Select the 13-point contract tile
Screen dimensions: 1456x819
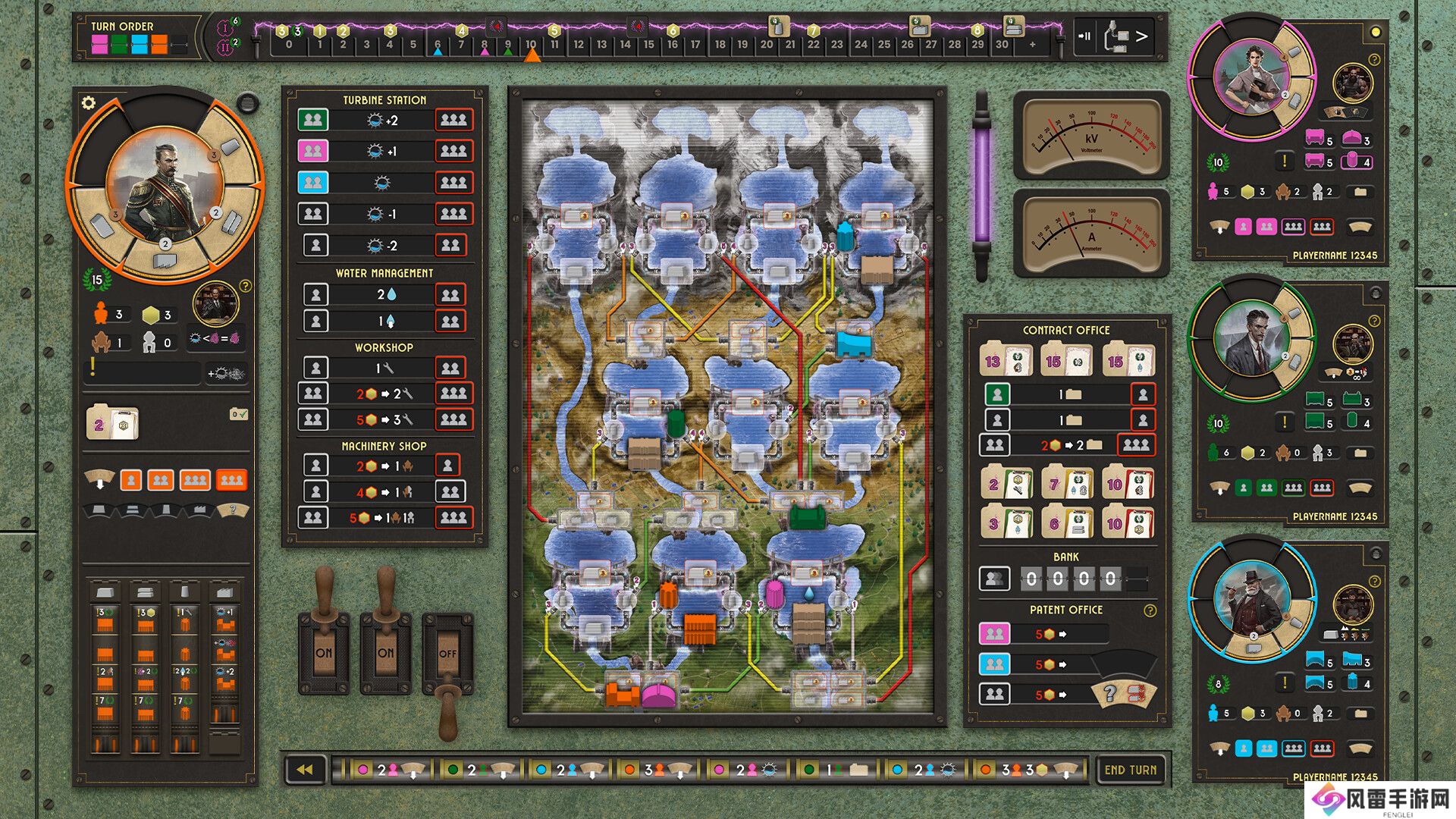point(1006,361)
